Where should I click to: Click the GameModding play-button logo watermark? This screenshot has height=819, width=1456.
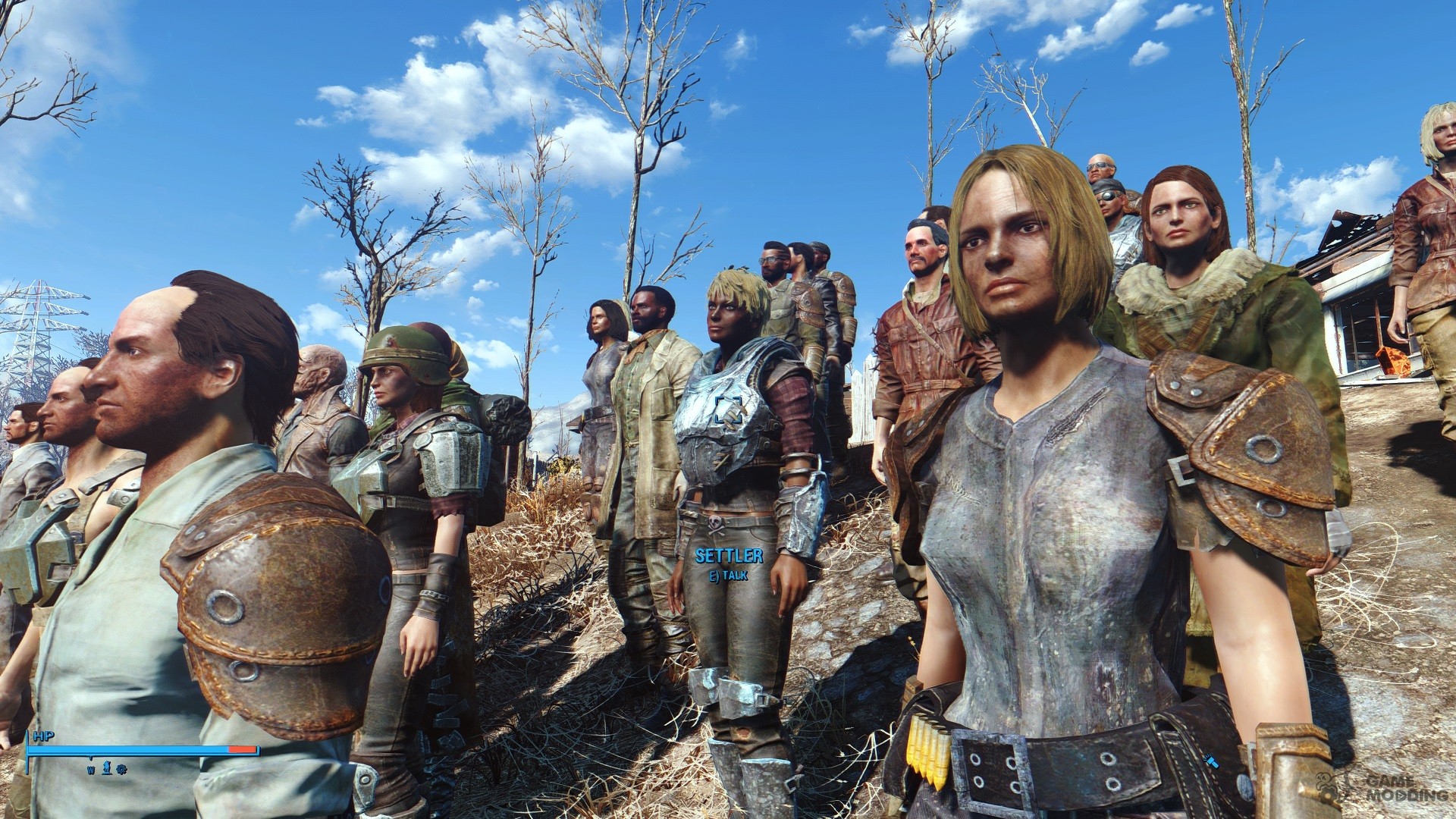[1401, 797]
